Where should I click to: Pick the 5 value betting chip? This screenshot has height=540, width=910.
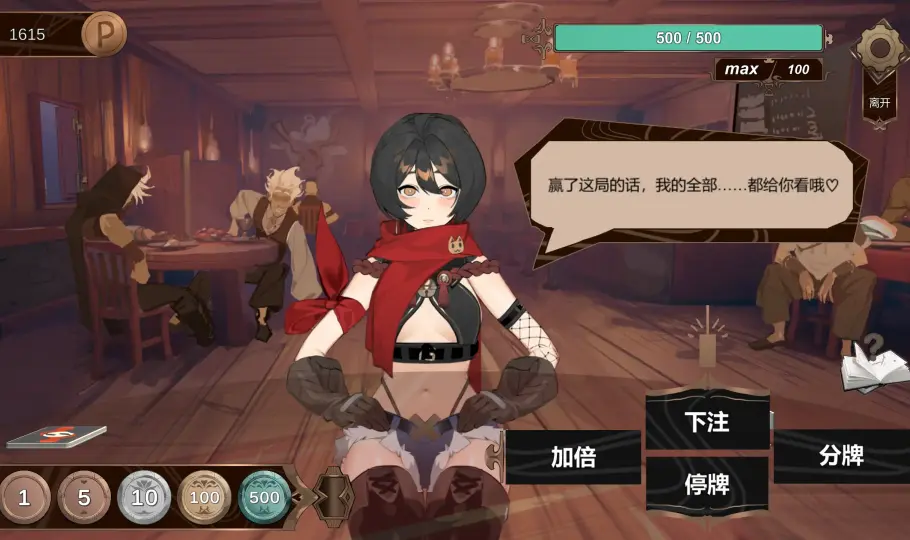tap(84, 497)
